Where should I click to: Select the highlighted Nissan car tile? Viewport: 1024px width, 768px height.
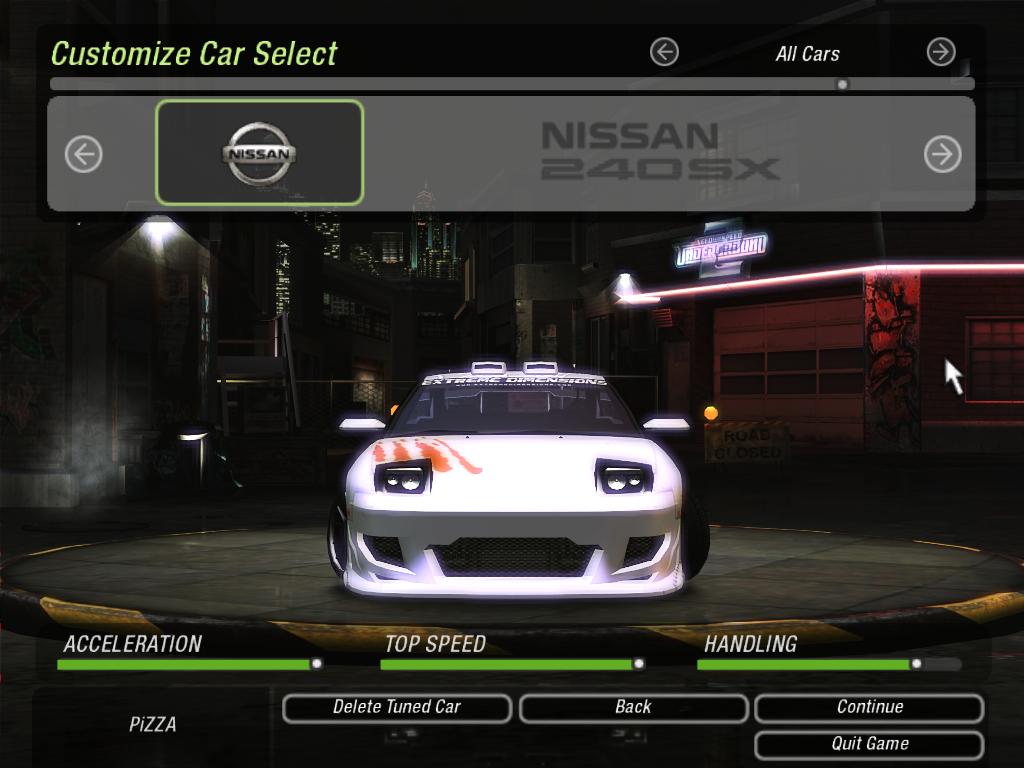coord(260,153)
